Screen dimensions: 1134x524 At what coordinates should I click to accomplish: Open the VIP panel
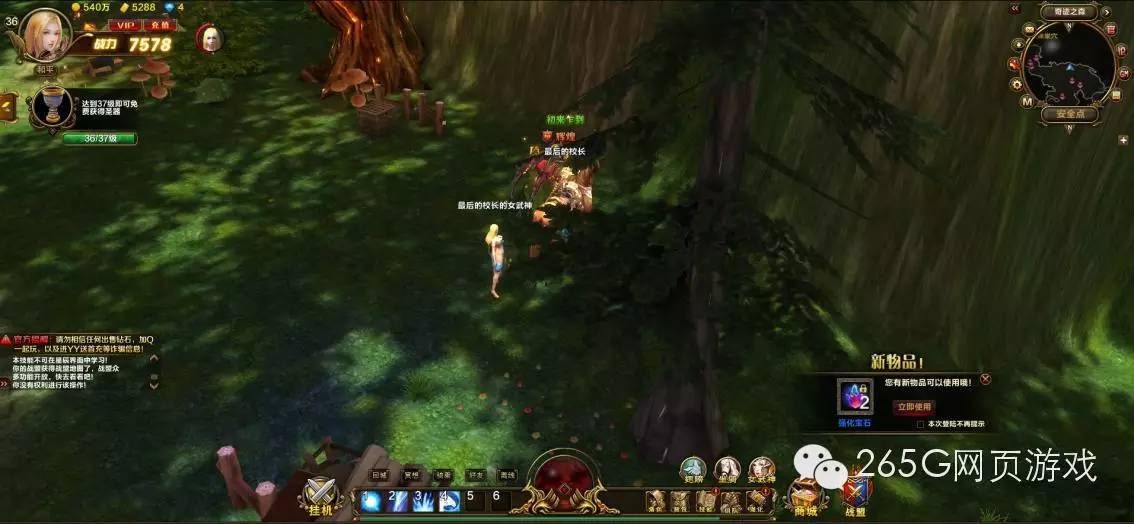tap(125, 25)
